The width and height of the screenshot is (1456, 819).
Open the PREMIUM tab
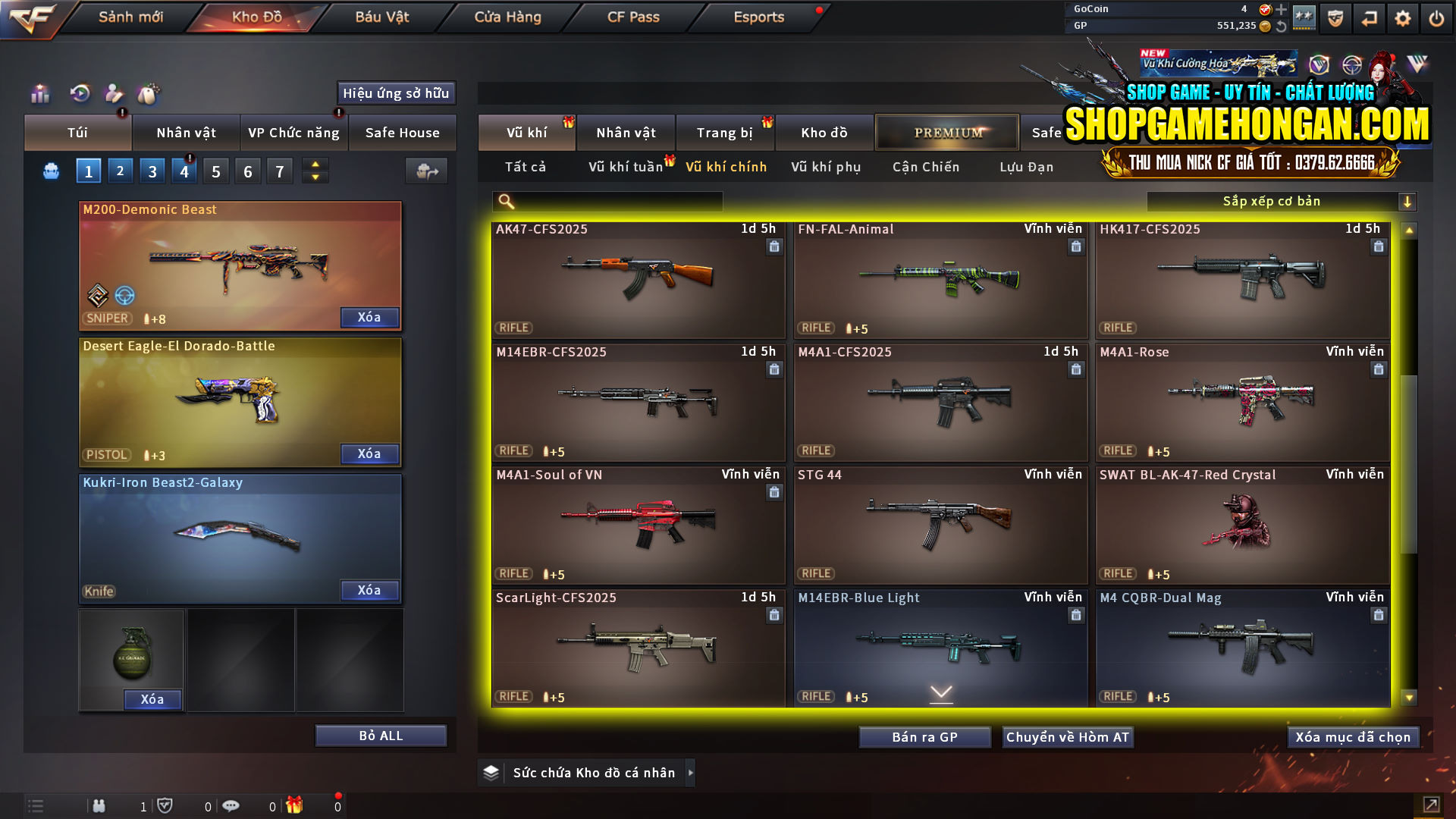tap(947, 132)
